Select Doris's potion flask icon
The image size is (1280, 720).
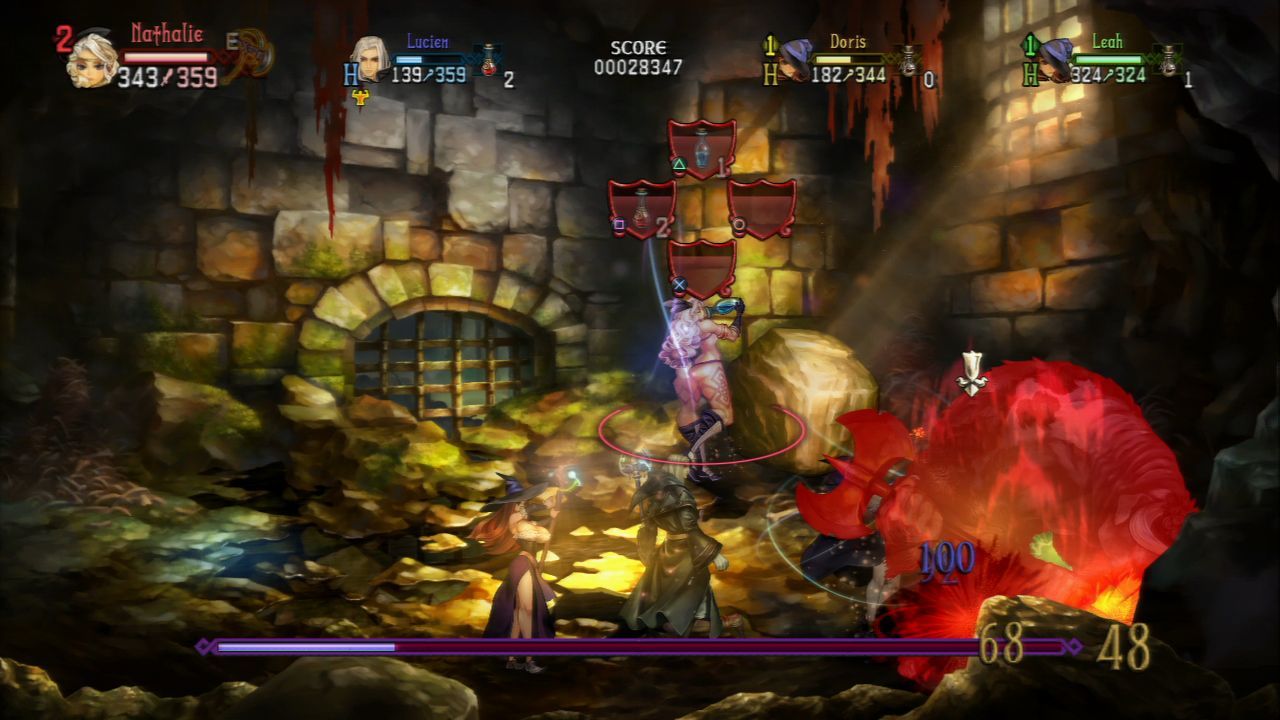908,60
